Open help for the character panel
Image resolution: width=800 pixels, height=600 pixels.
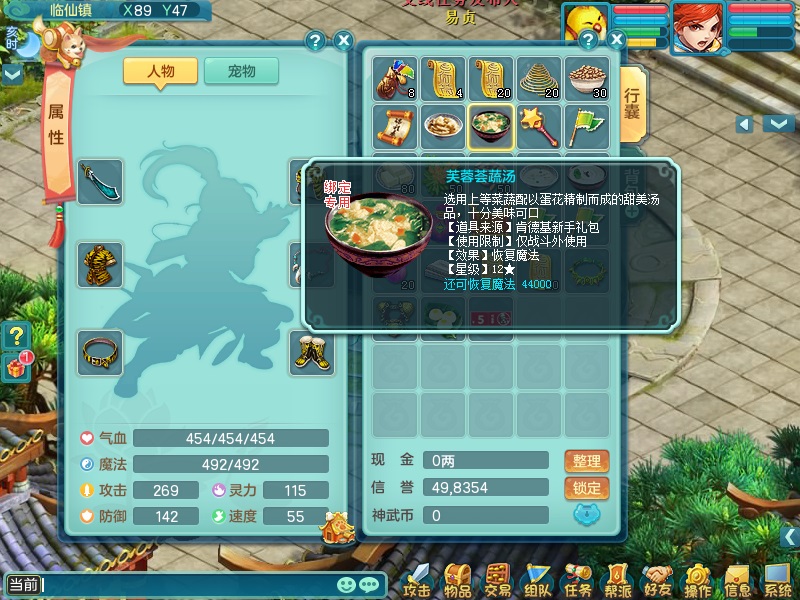tap(315, 41)
